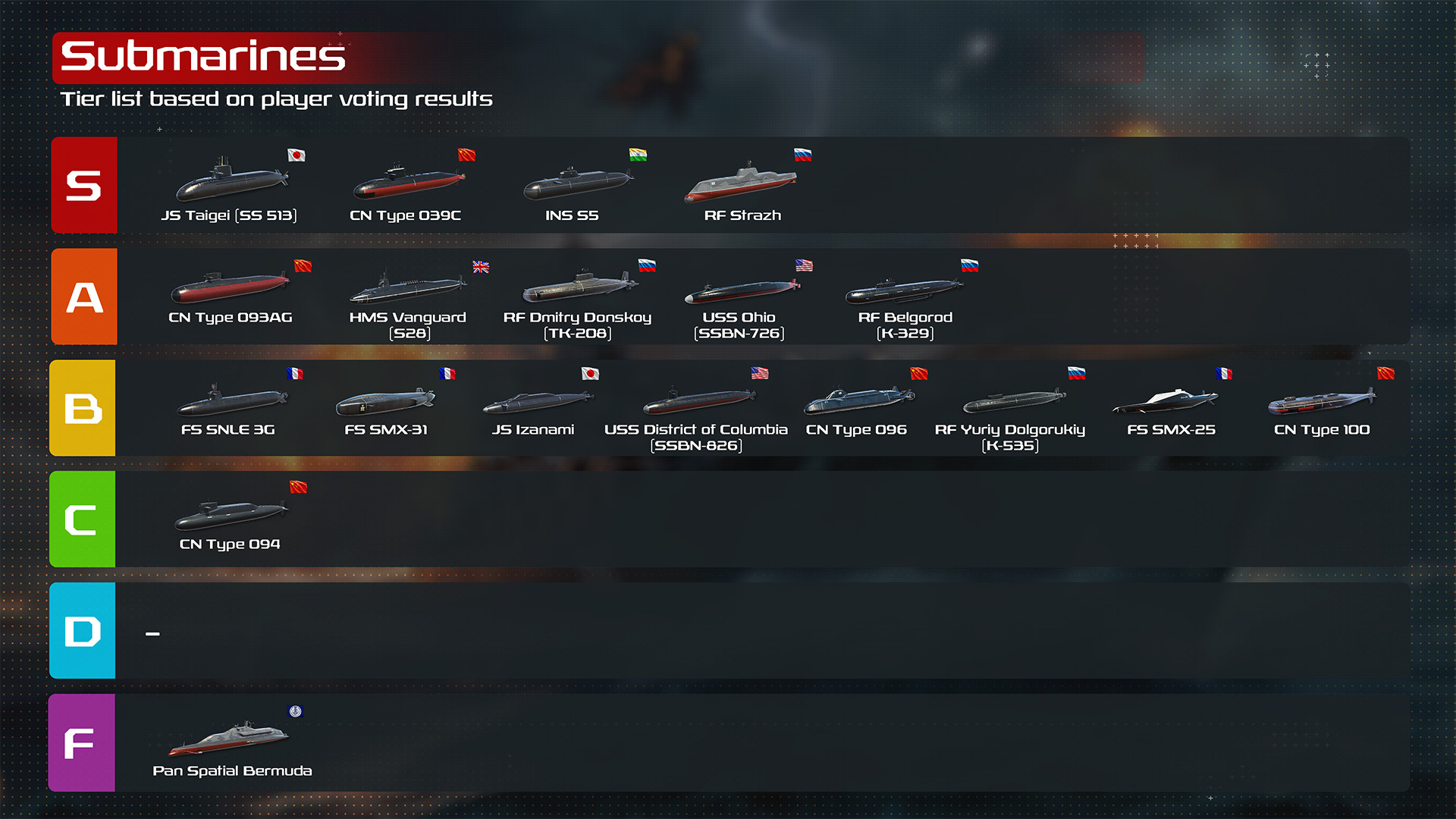Choose the CN Type 039C submarine
The image size is (1456, 819).
coord(408,184)
